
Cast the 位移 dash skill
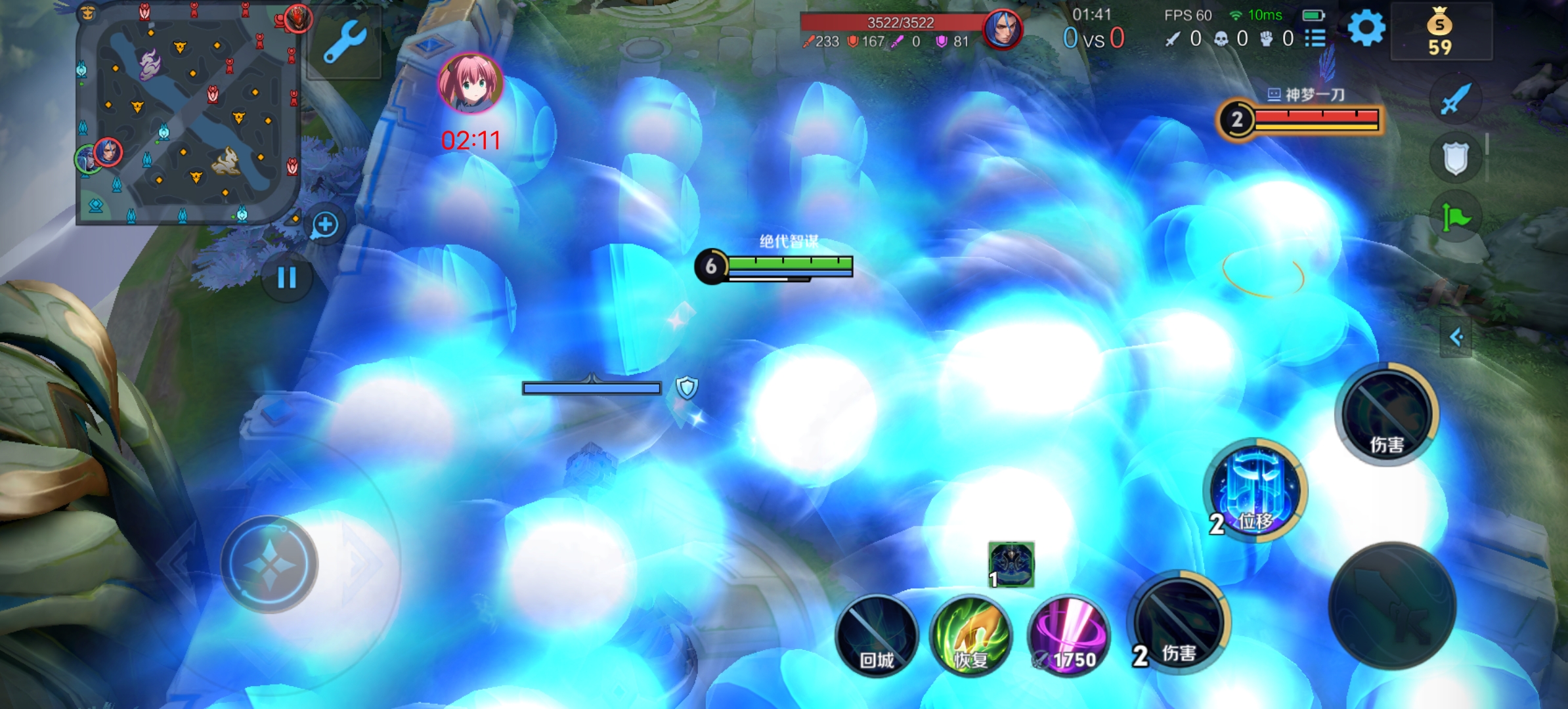tap(1255, 491)
